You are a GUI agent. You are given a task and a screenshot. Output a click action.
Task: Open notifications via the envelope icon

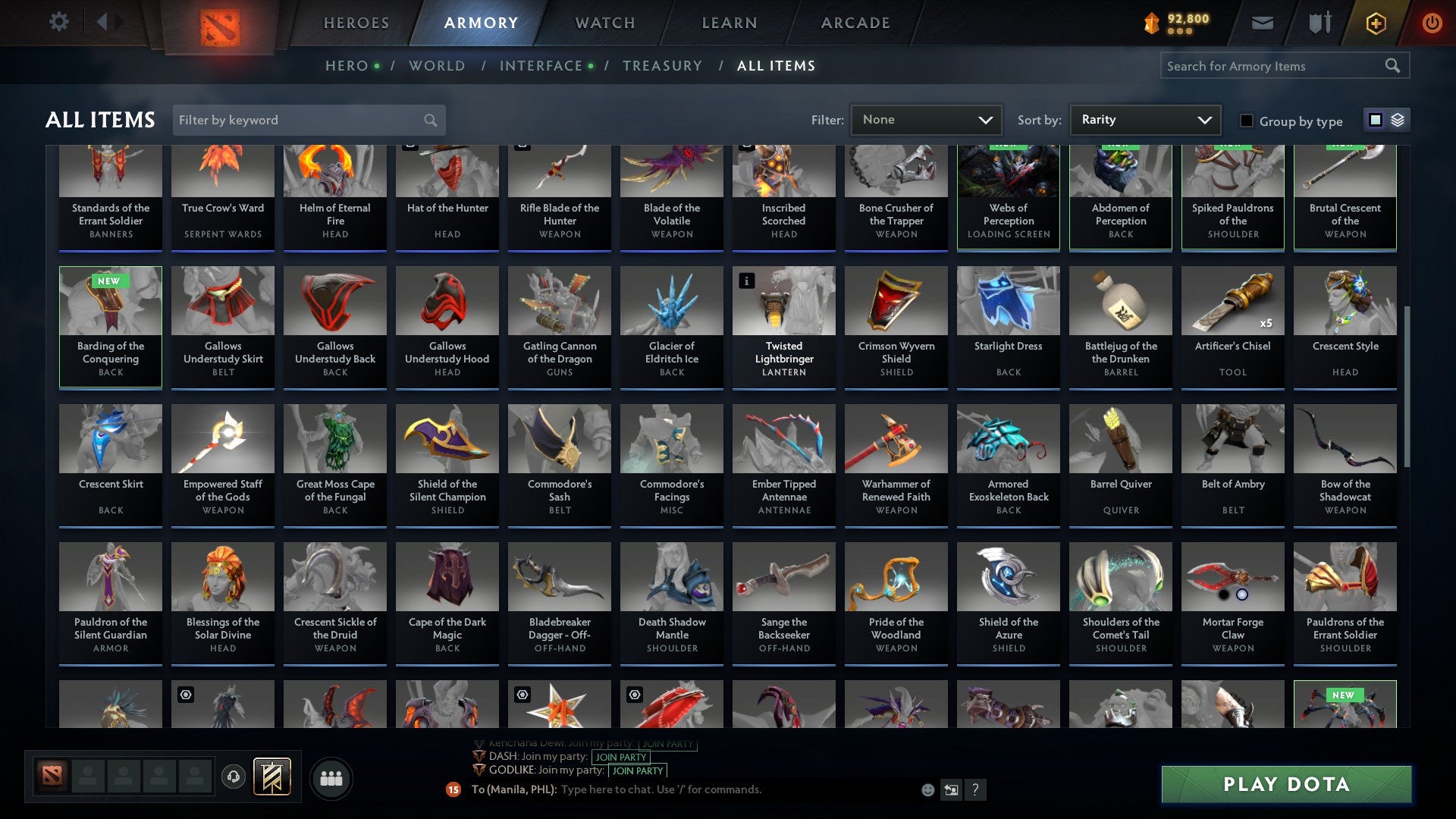pyautogui.click(x=1262, y=22)
